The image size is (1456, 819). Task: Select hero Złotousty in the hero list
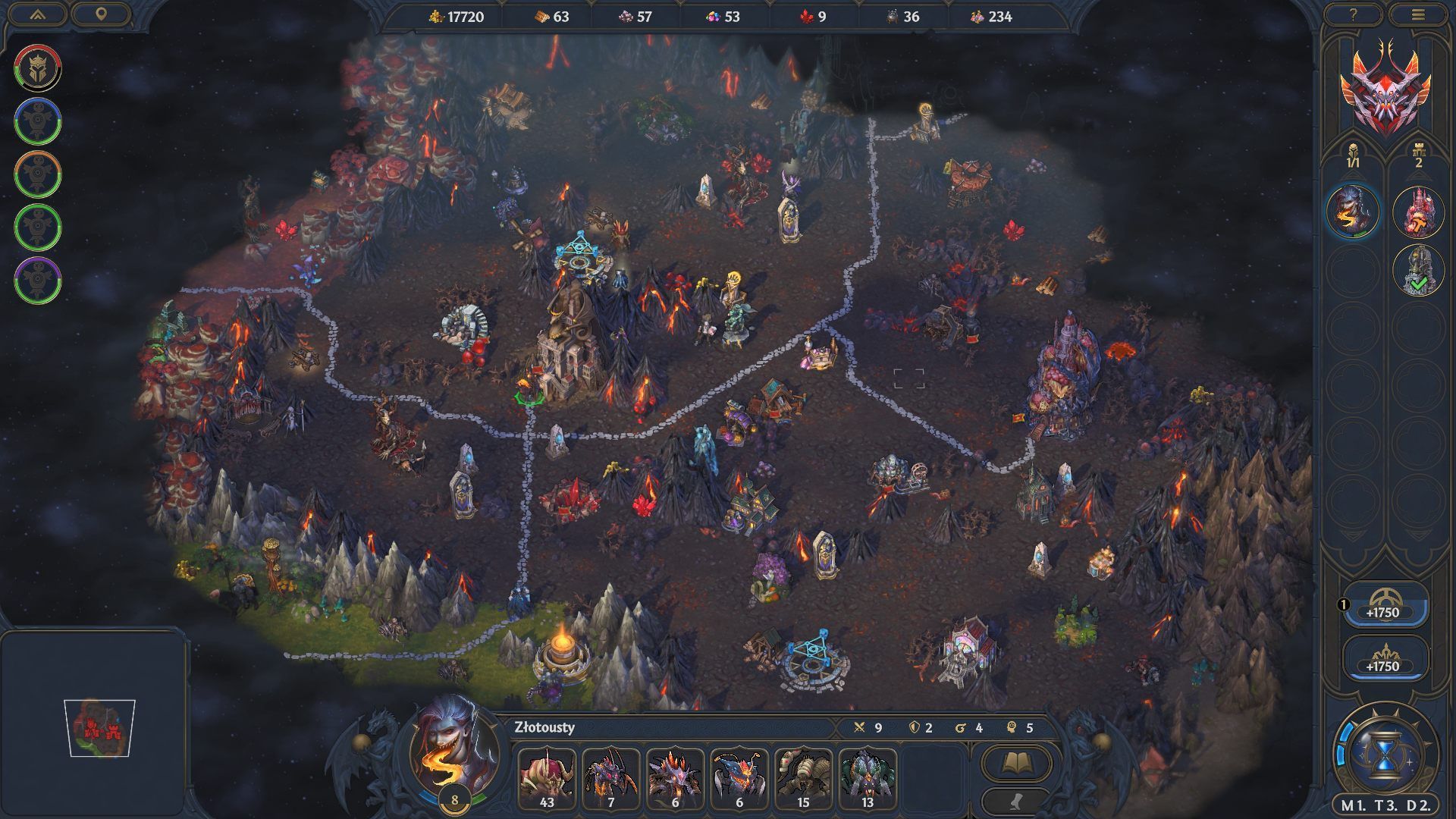tap(1353, 210)
